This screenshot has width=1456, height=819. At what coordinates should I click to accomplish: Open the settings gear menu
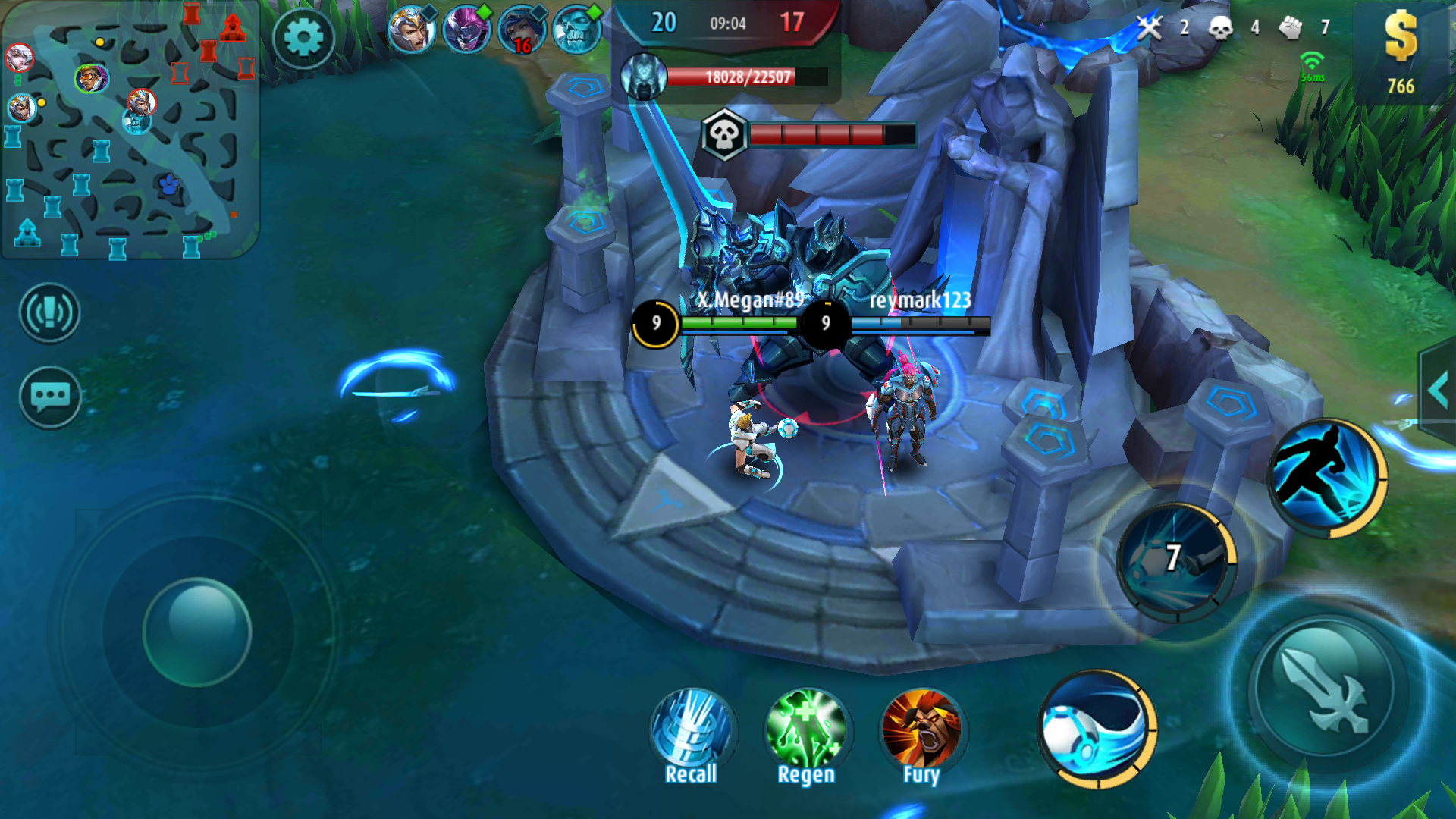pos(303,38)
